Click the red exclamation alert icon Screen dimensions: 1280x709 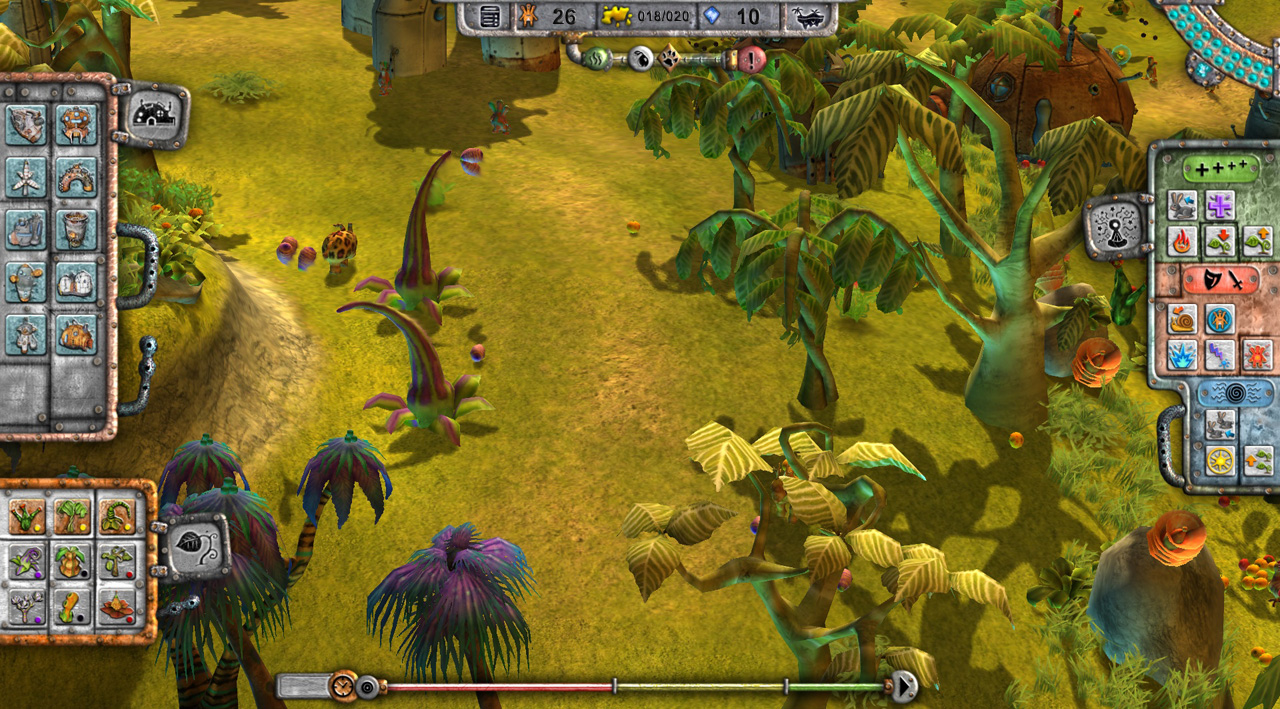coord(751,59)
